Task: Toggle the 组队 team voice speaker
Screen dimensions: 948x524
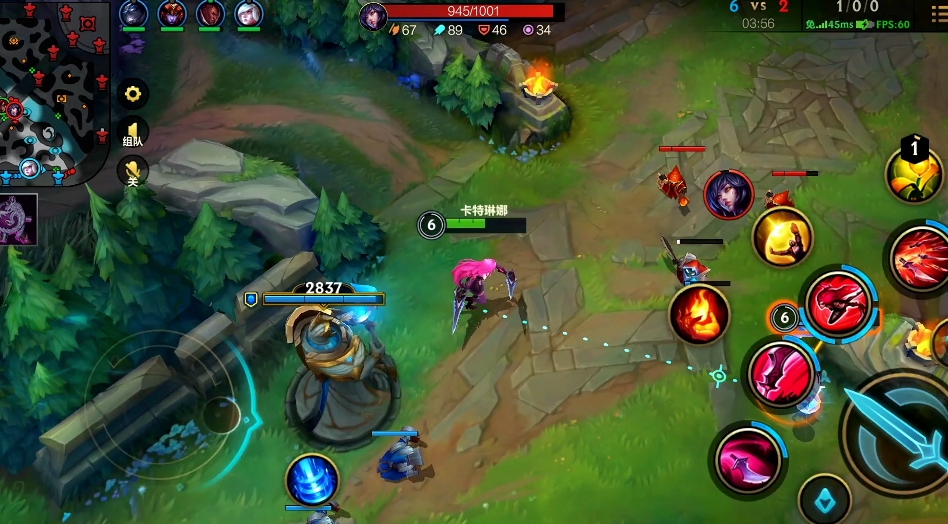Action: coord(133,133)
